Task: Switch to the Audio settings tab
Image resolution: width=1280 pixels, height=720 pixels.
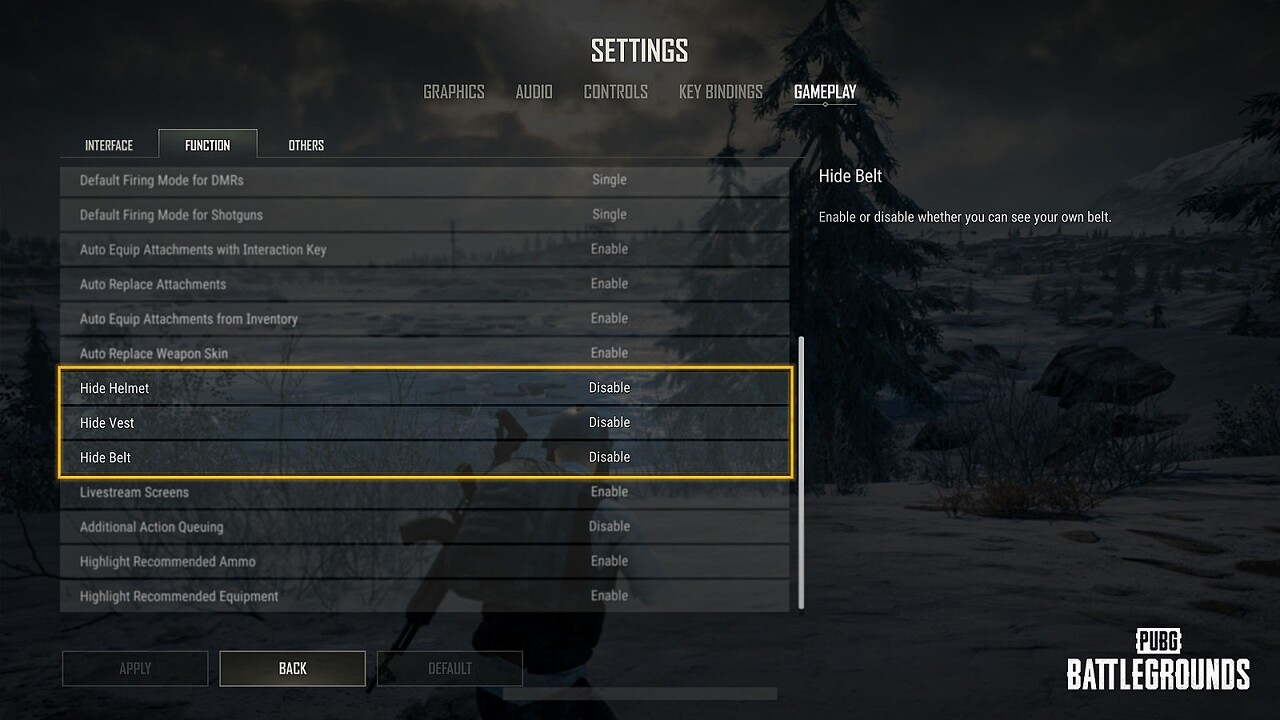Action: (x=534, y=92)
